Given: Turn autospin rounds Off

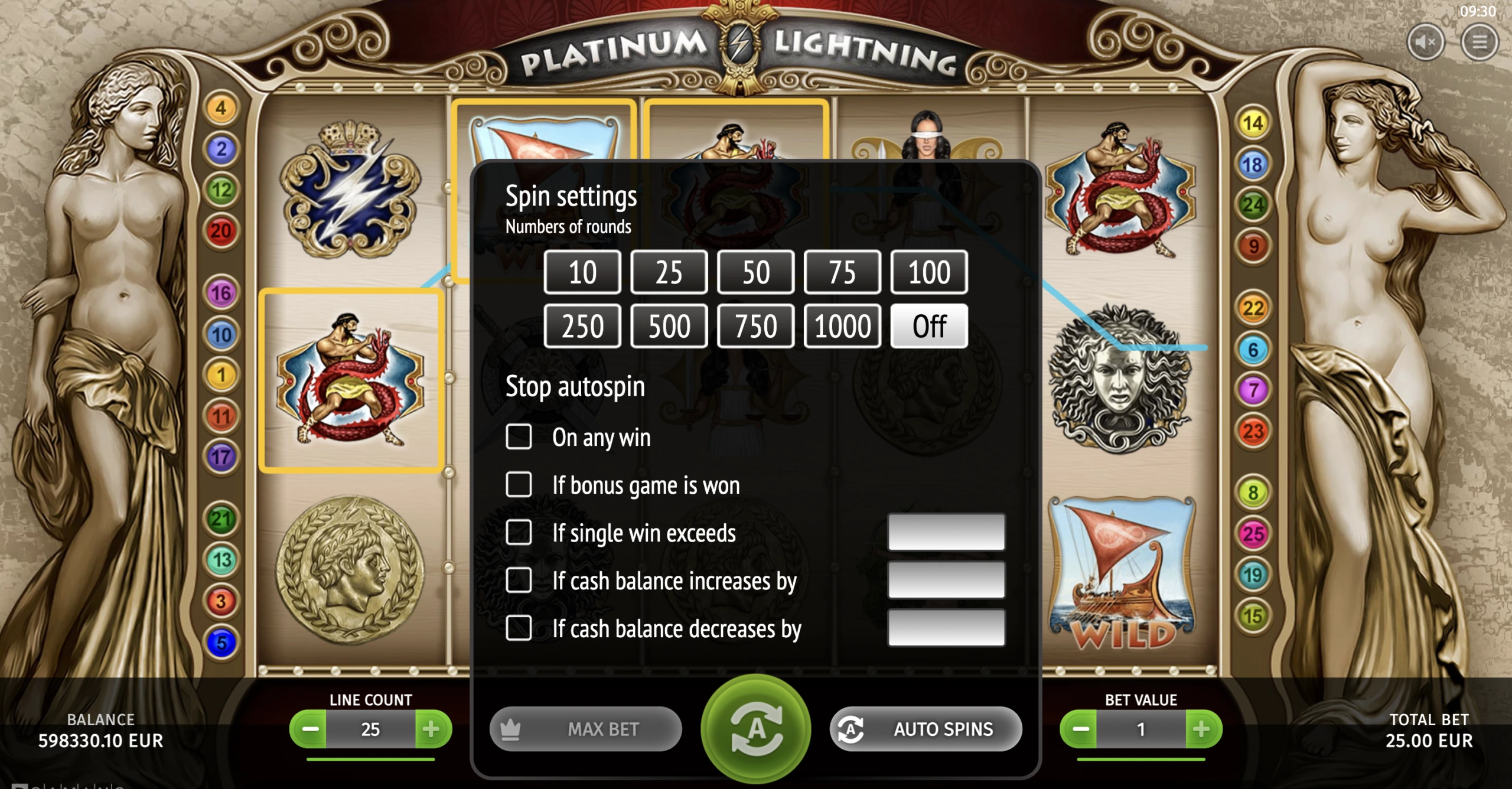Looking at the screenshot, I should 928,326.
